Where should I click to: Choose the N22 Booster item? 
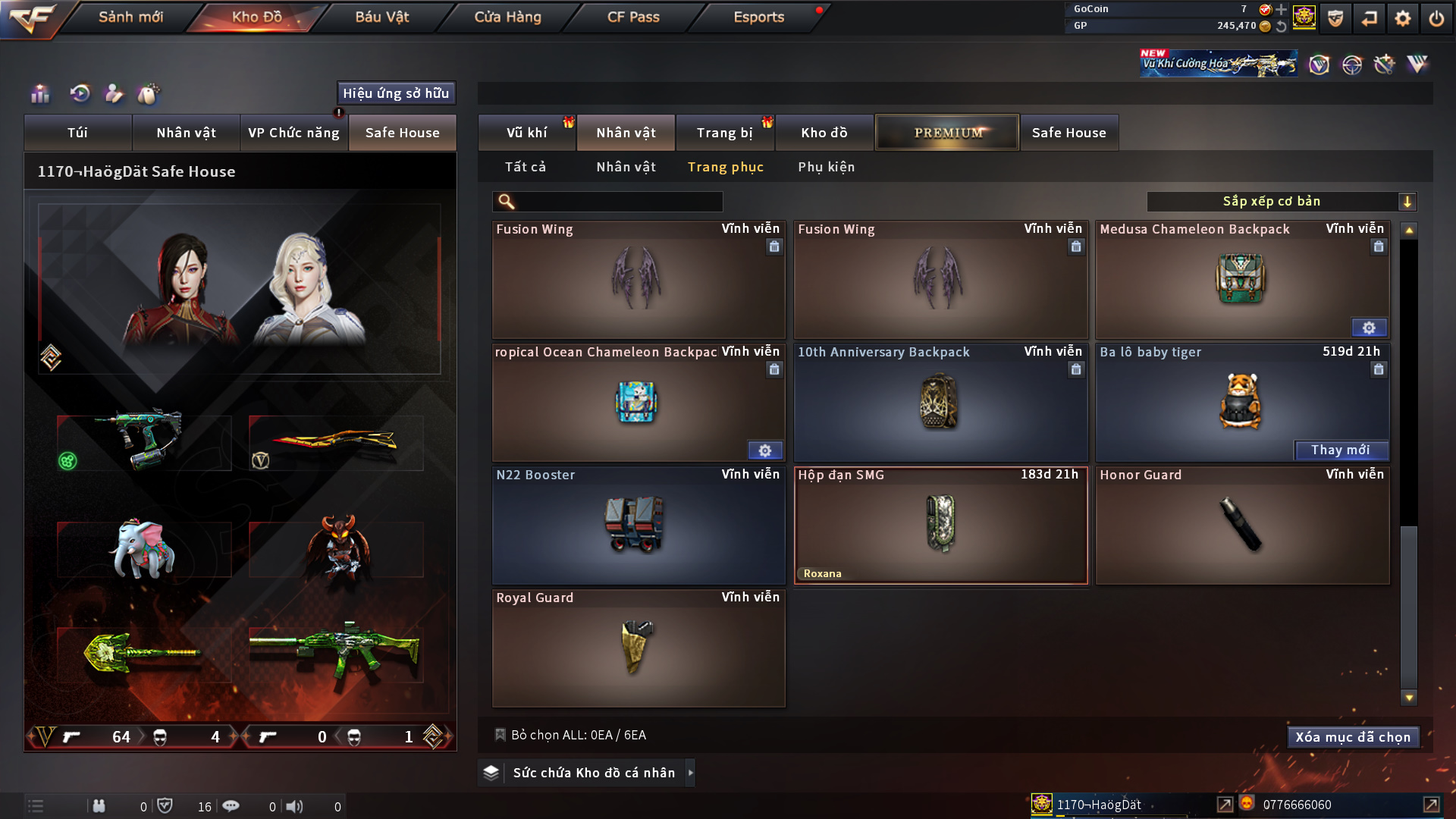(638, 526)
